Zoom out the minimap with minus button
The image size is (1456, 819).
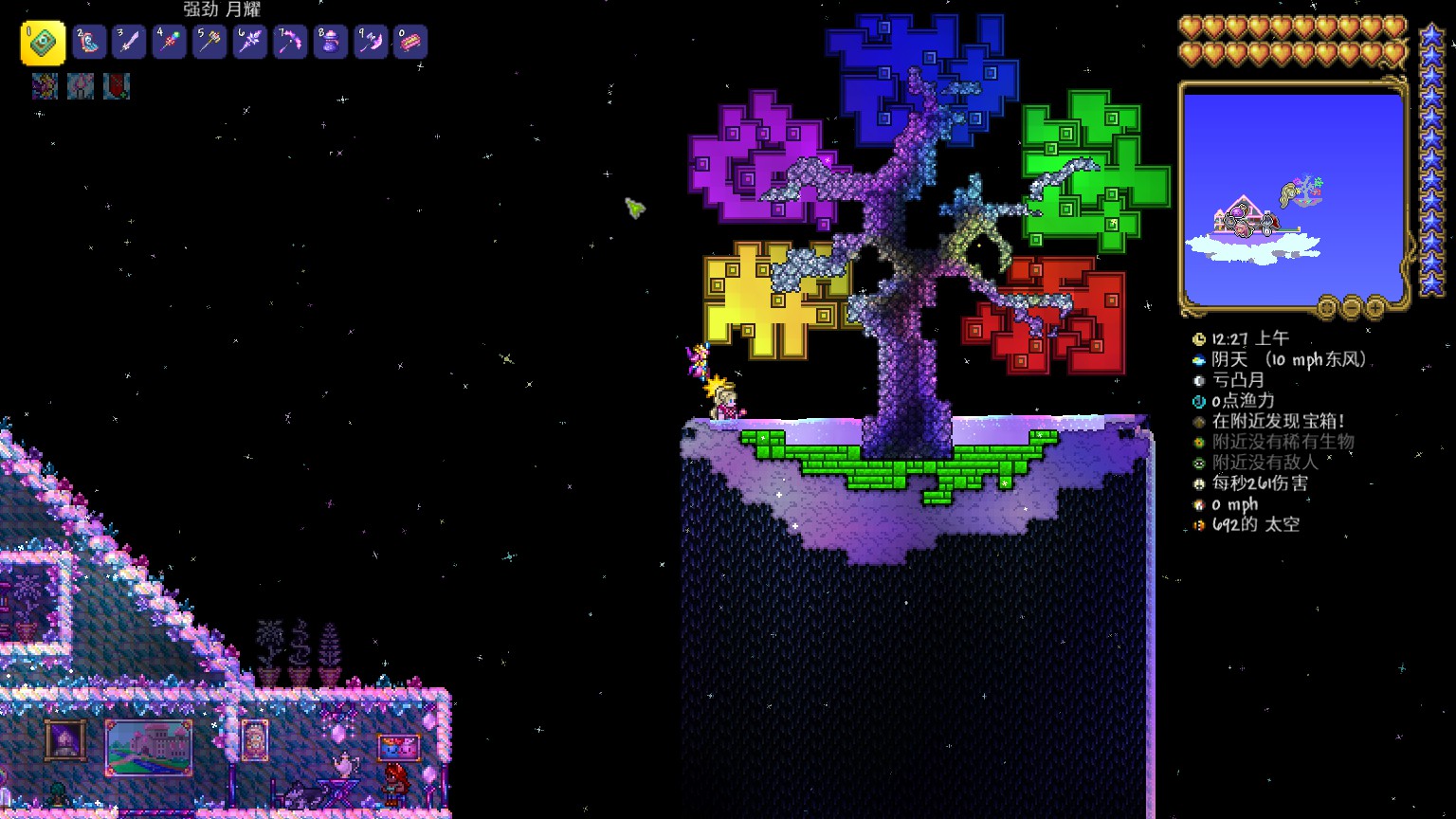tap(1352, 307)
